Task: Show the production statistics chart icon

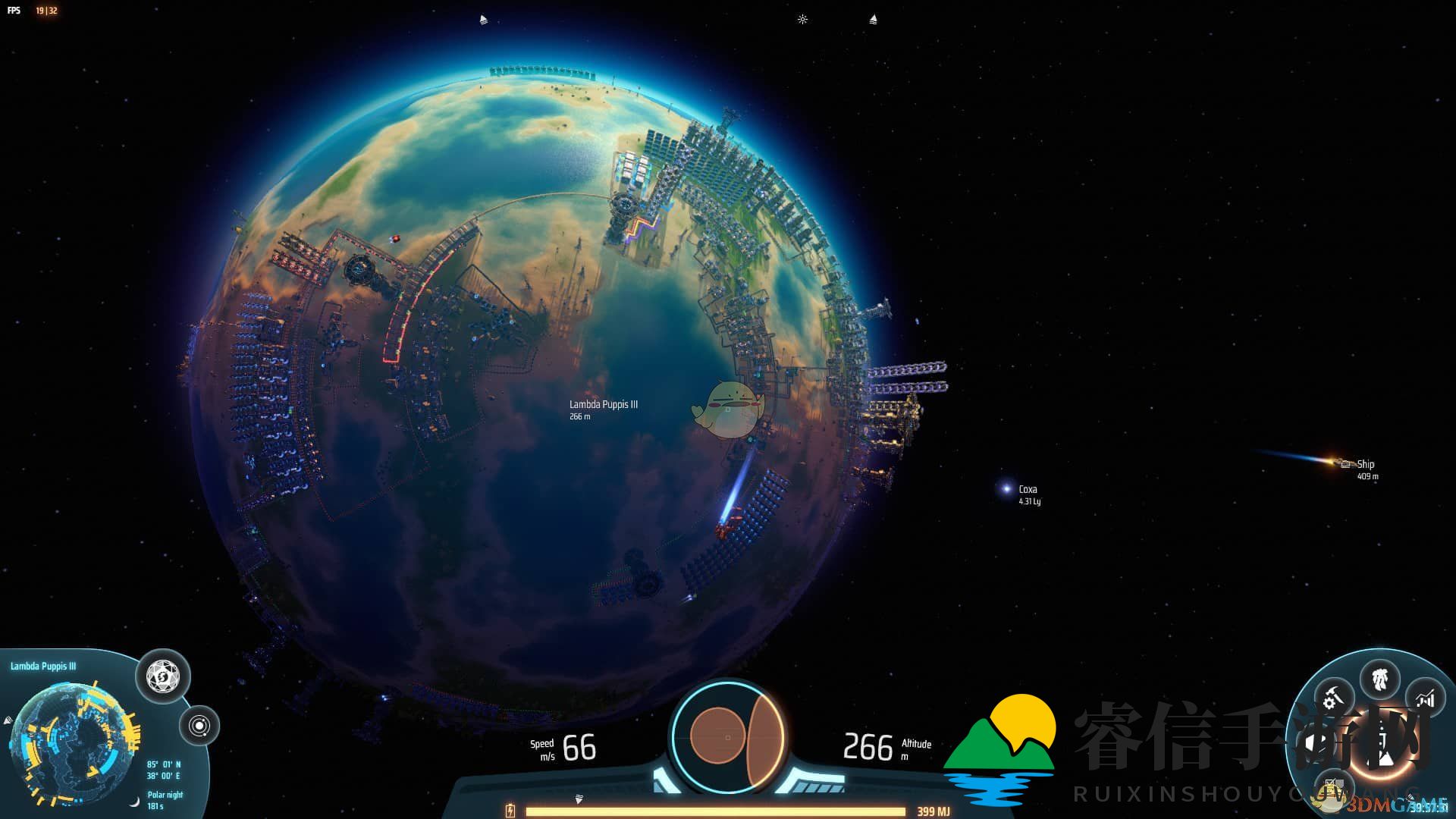Action: 1425,698
